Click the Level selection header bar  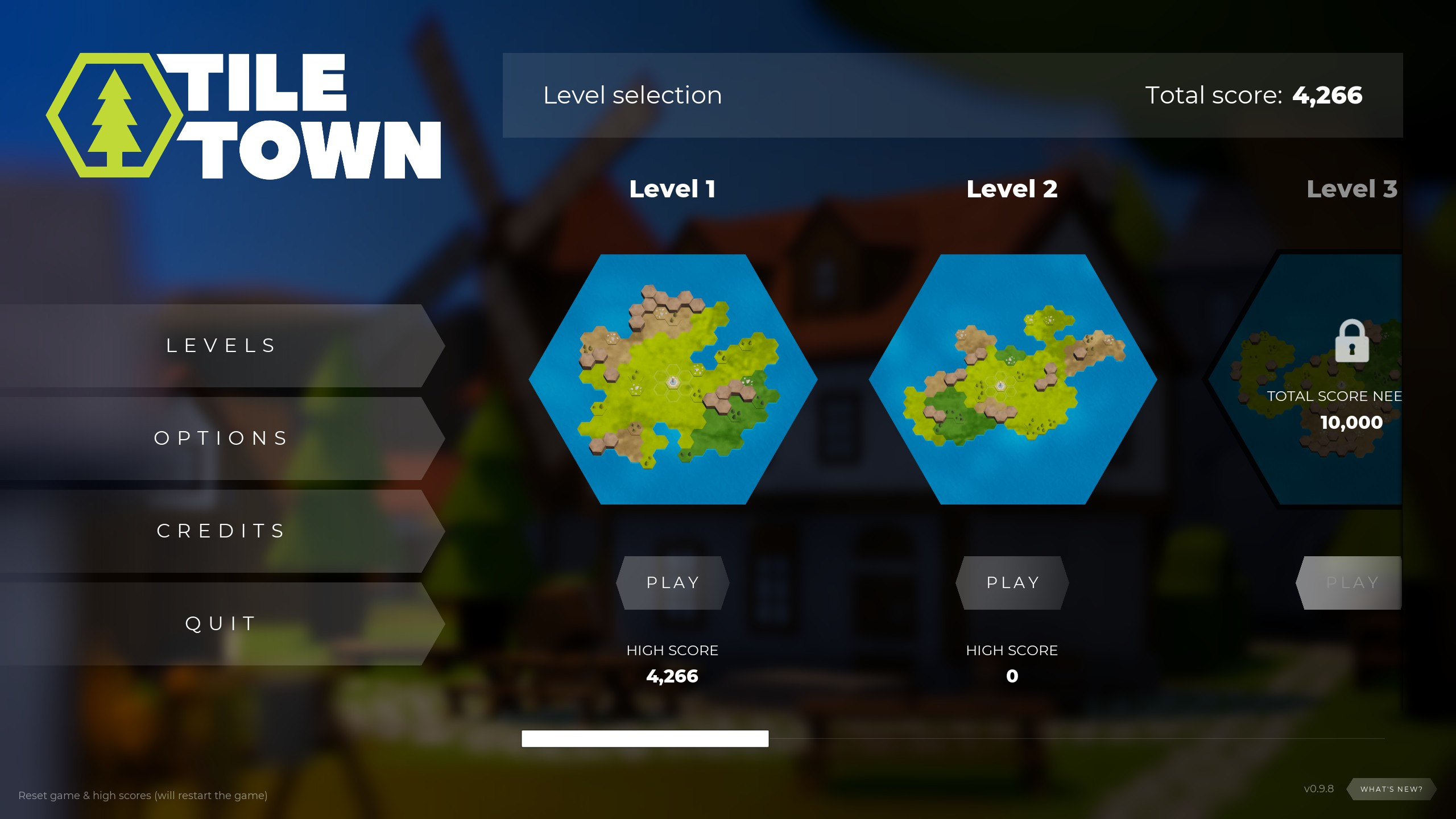(632, 95)
